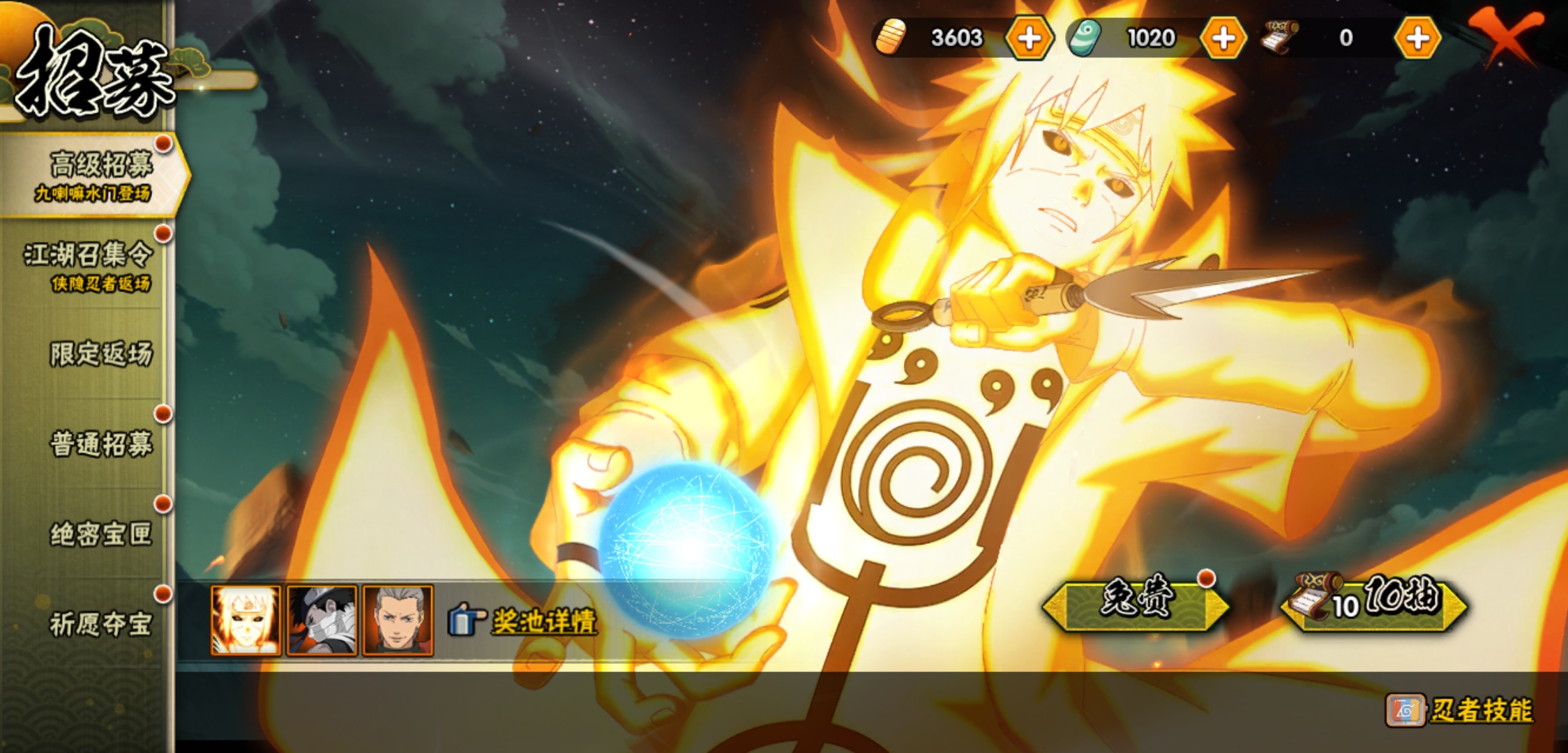Select the masked dark-haired ninja portrait
1568x753 pixels.
[322, 621]
